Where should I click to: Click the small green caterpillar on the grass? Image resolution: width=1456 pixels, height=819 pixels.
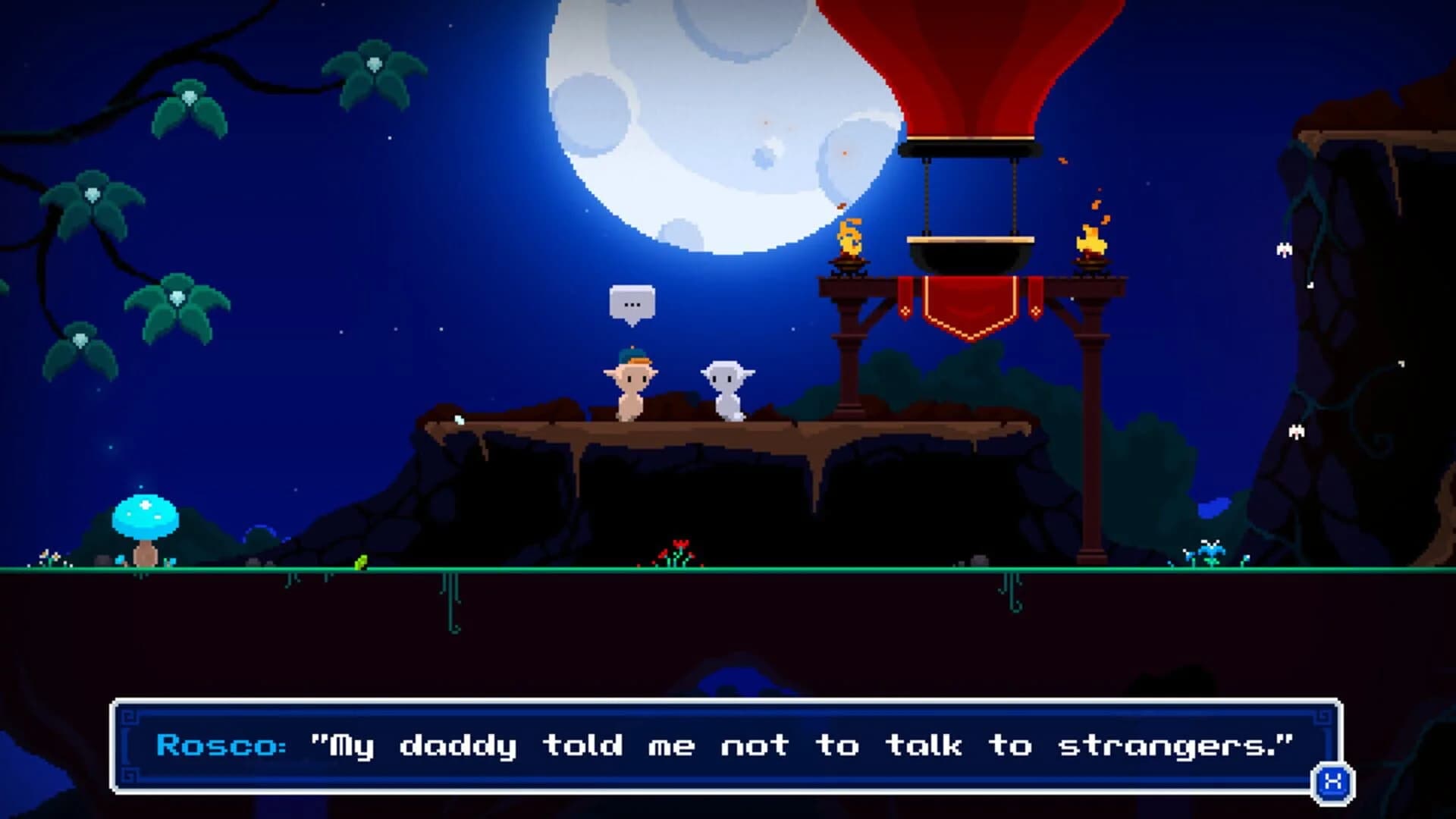tap(362, 563)
